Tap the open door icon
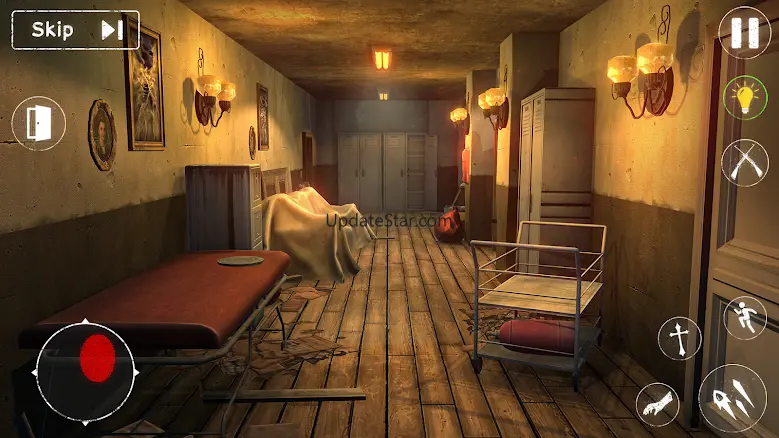The height and width of the screenshot is (438, 779). (39, 124)
